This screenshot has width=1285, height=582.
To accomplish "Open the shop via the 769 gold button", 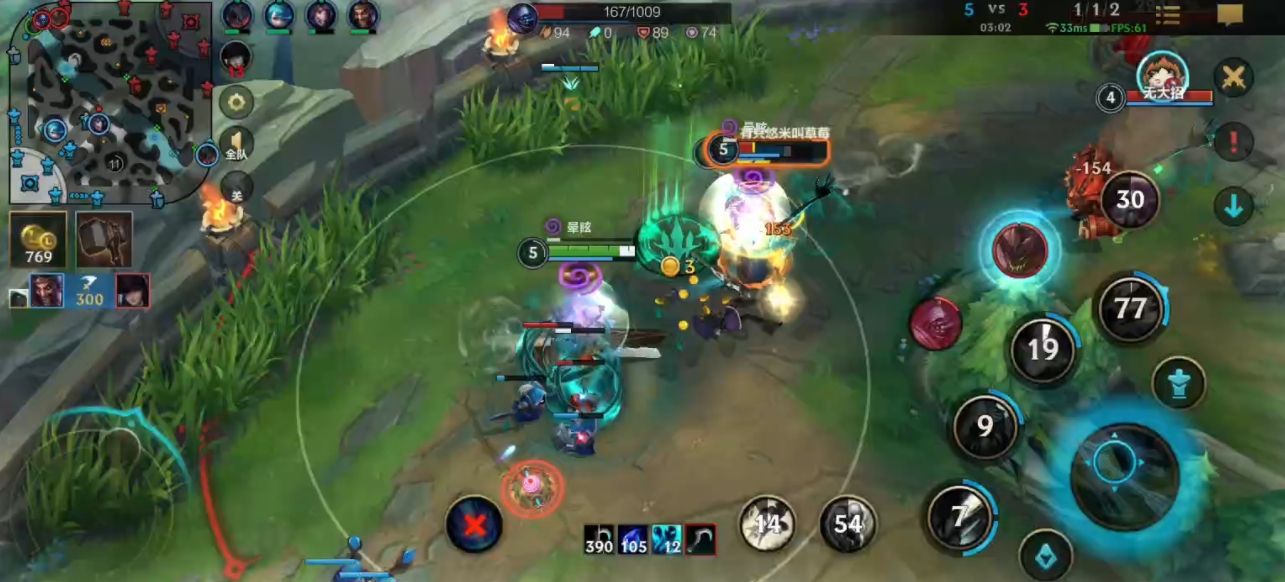I will click(39, 240).
